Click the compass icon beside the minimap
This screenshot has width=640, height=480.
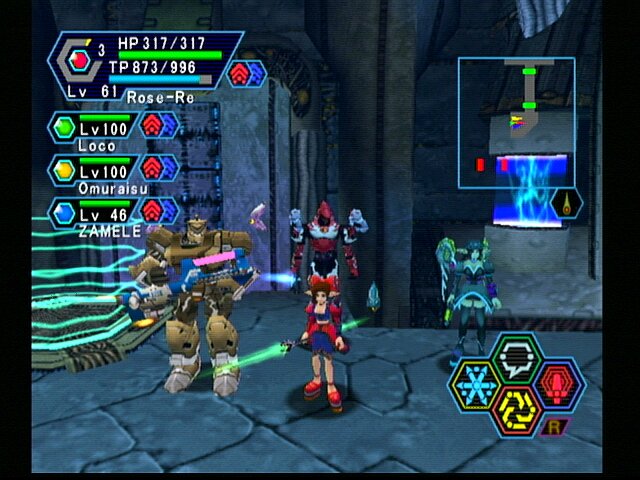567,204
